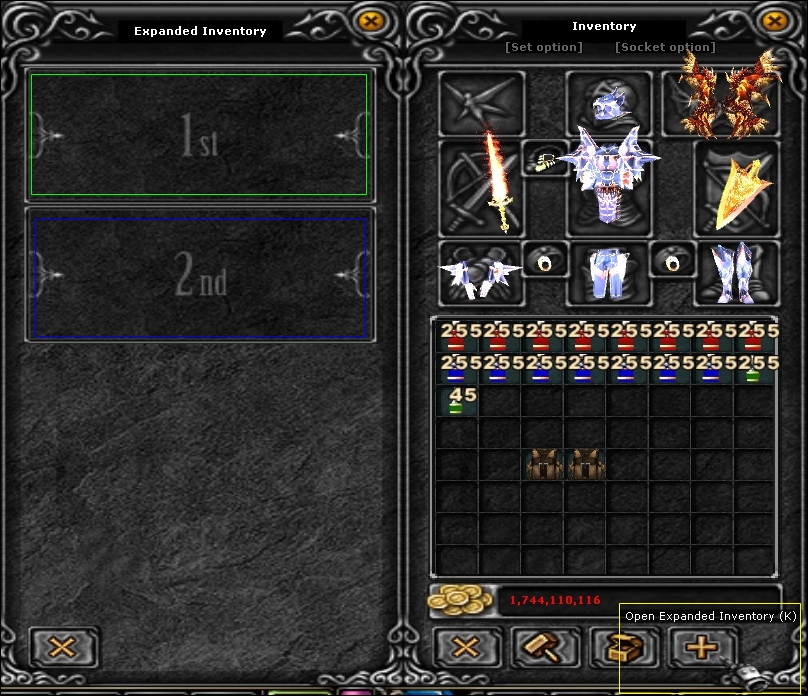
Task: Close the Expanded Inventory with the round X
Action: [x=371, y=20]
